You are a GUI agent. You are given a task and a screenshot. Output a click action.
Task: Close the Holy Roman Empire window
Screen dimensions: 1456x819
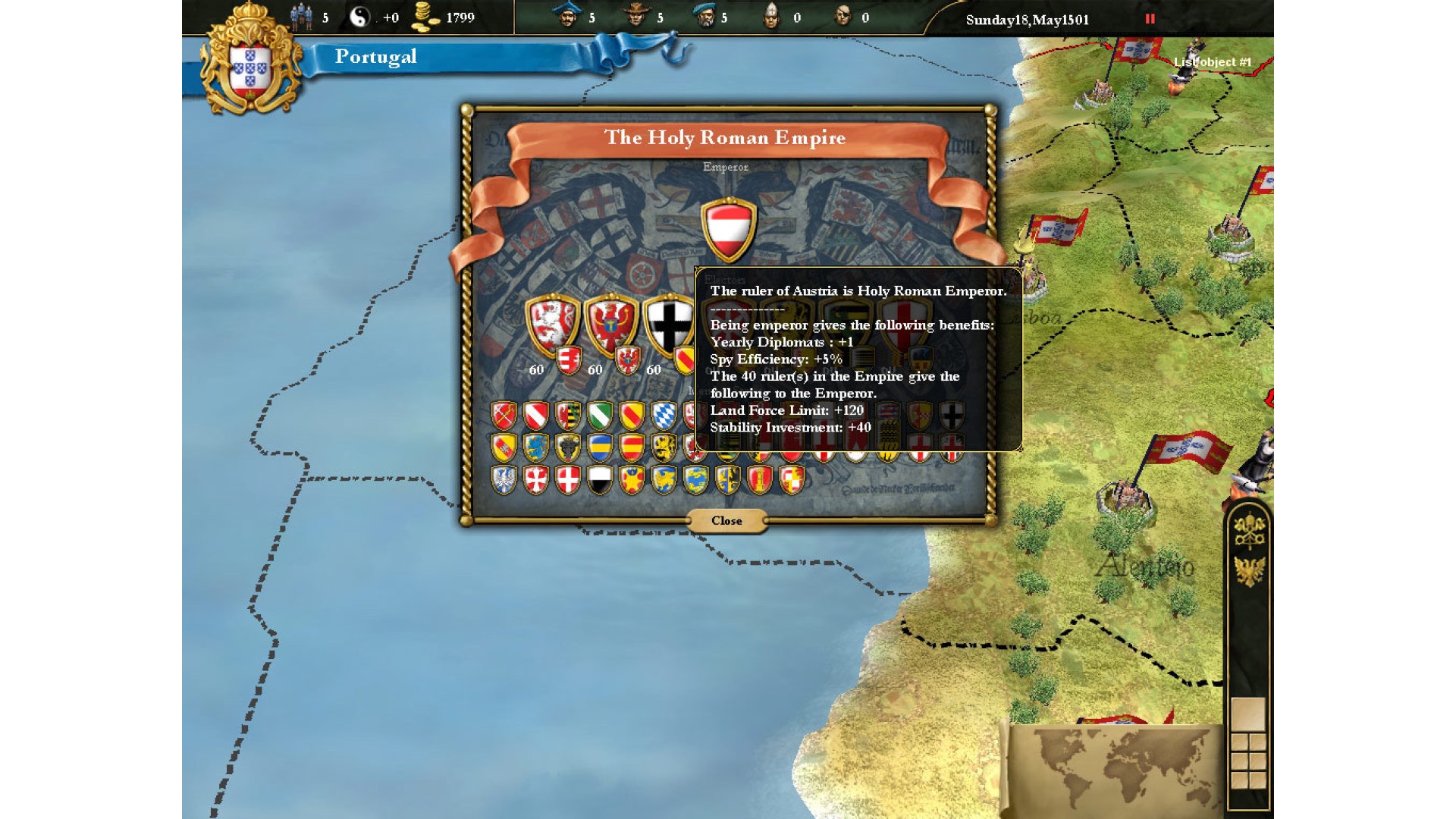(726, 521)
